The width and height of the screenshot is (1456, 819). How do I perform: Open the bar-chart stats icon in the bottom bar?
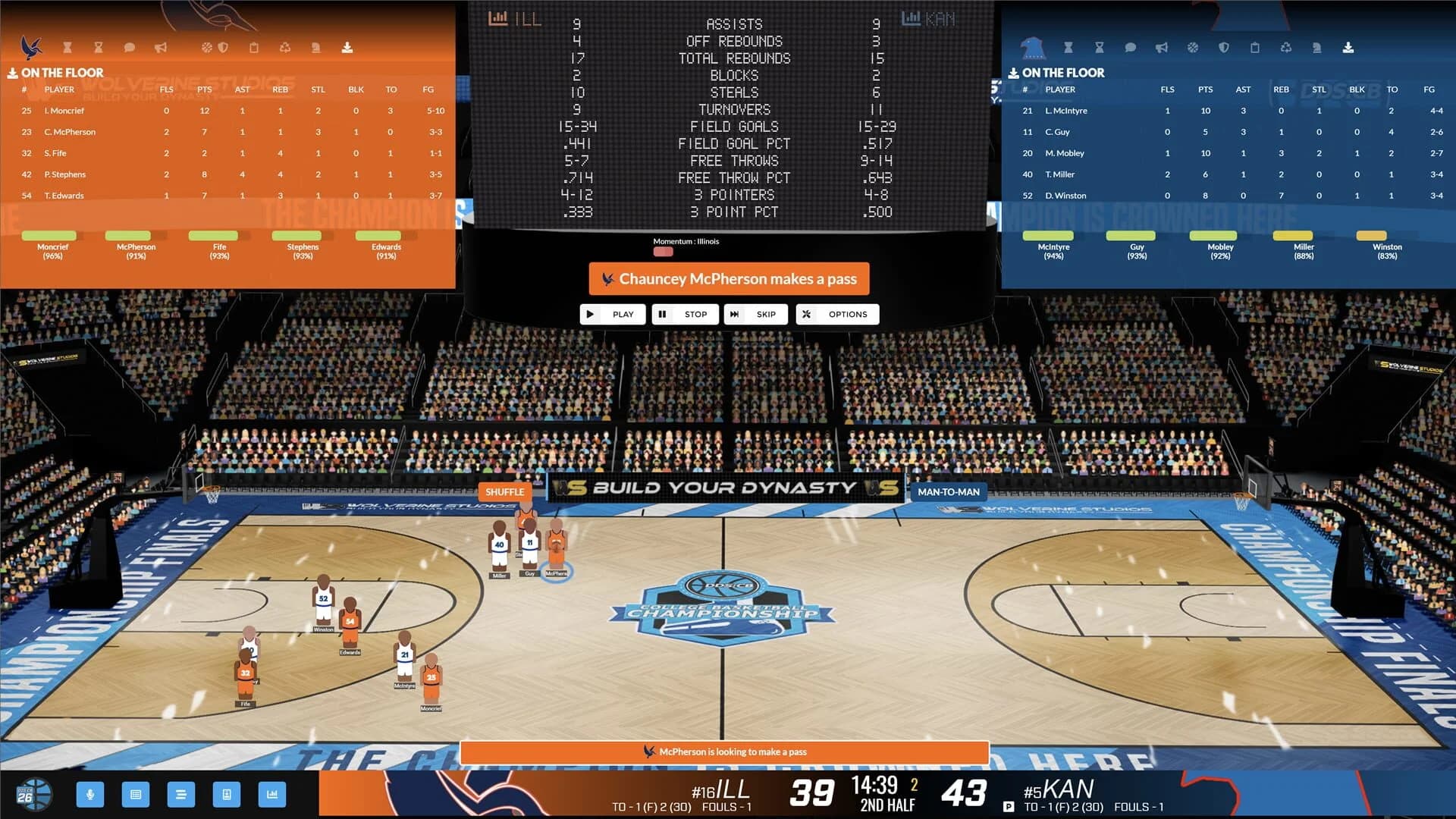272,795
